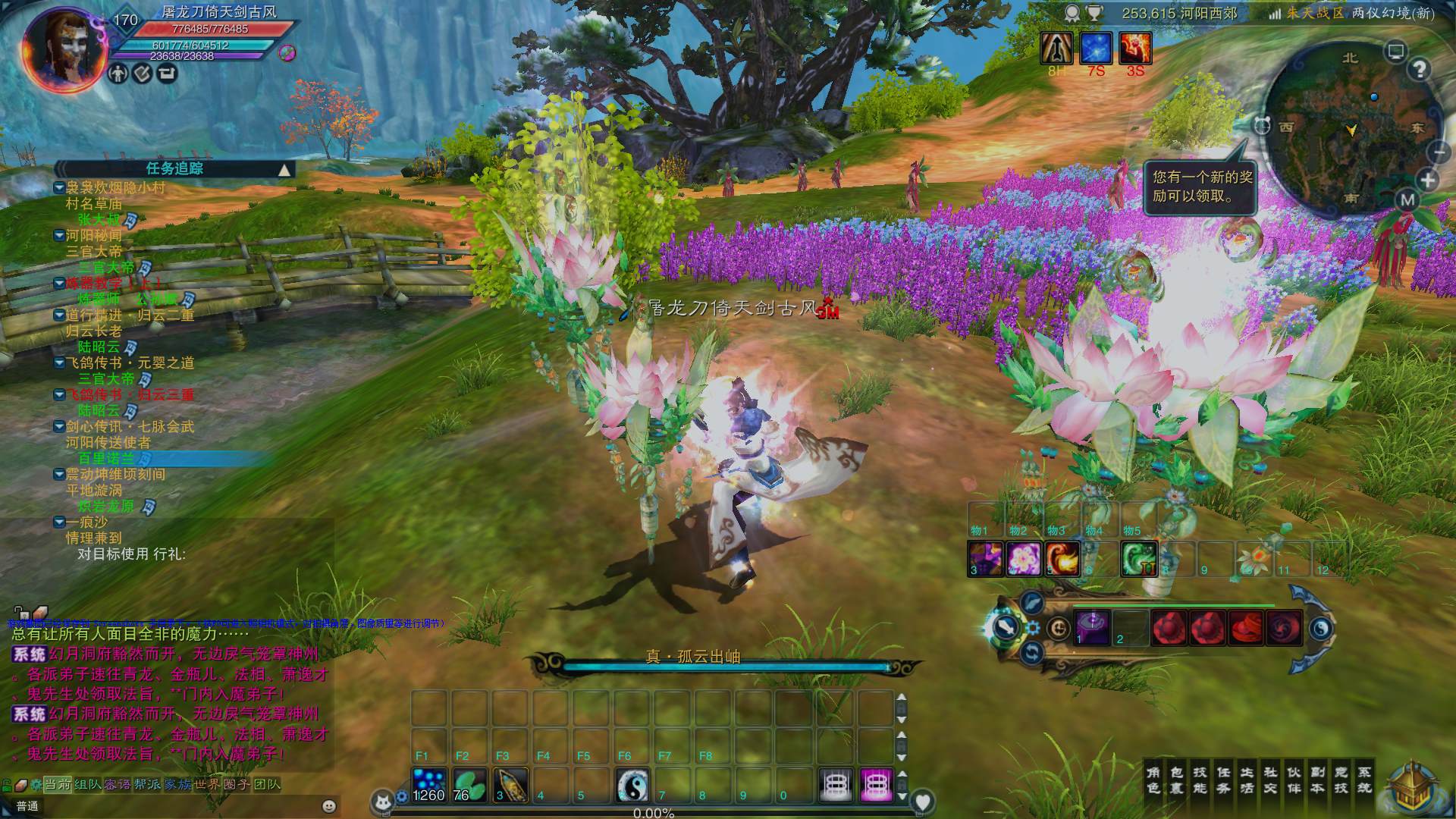Click the minimap M button
This screenshot has height=819, width=1456.
[1407, 200]
